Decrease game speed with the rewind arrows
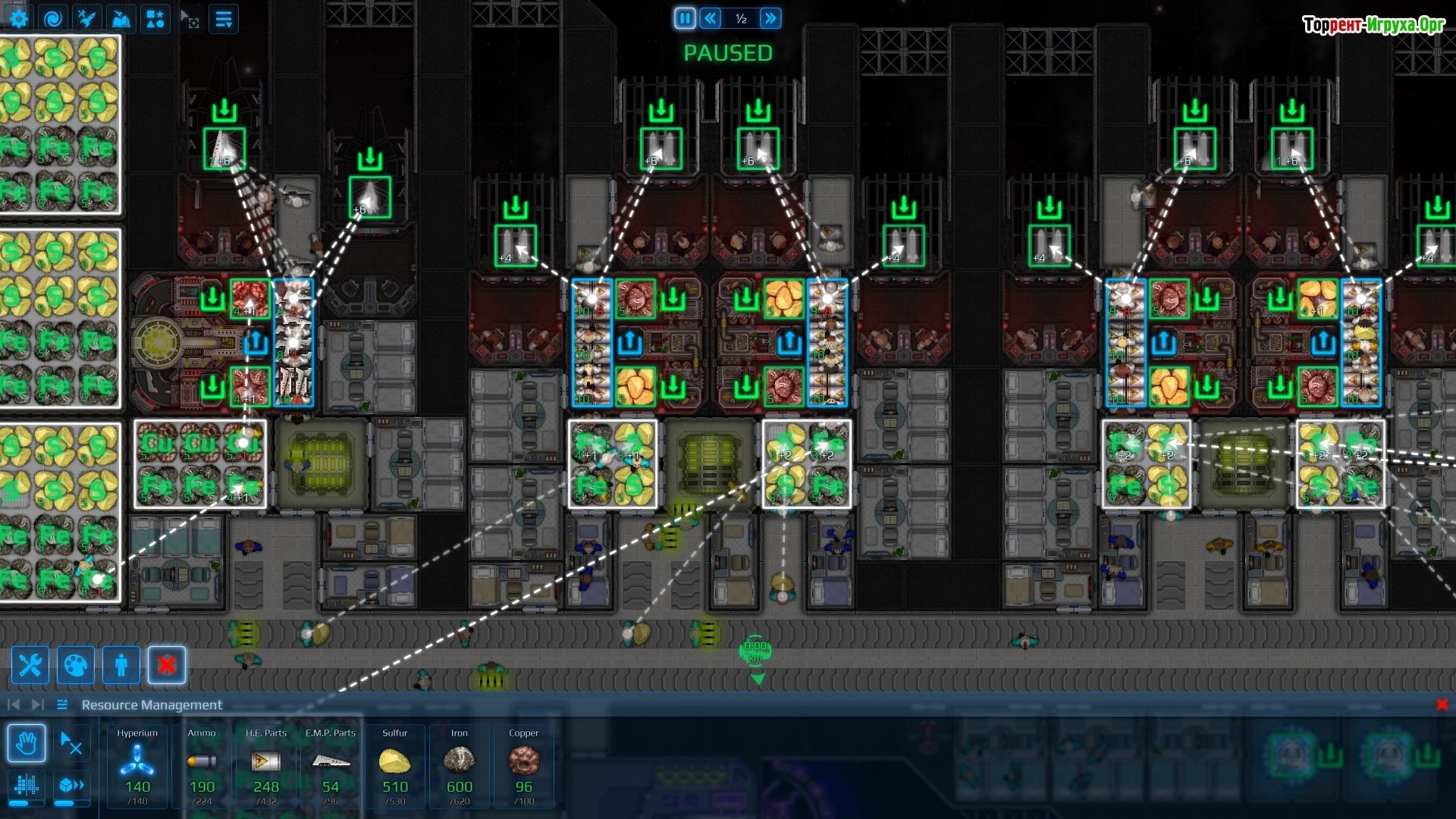 pyautogui.click(x=711, y=18)
